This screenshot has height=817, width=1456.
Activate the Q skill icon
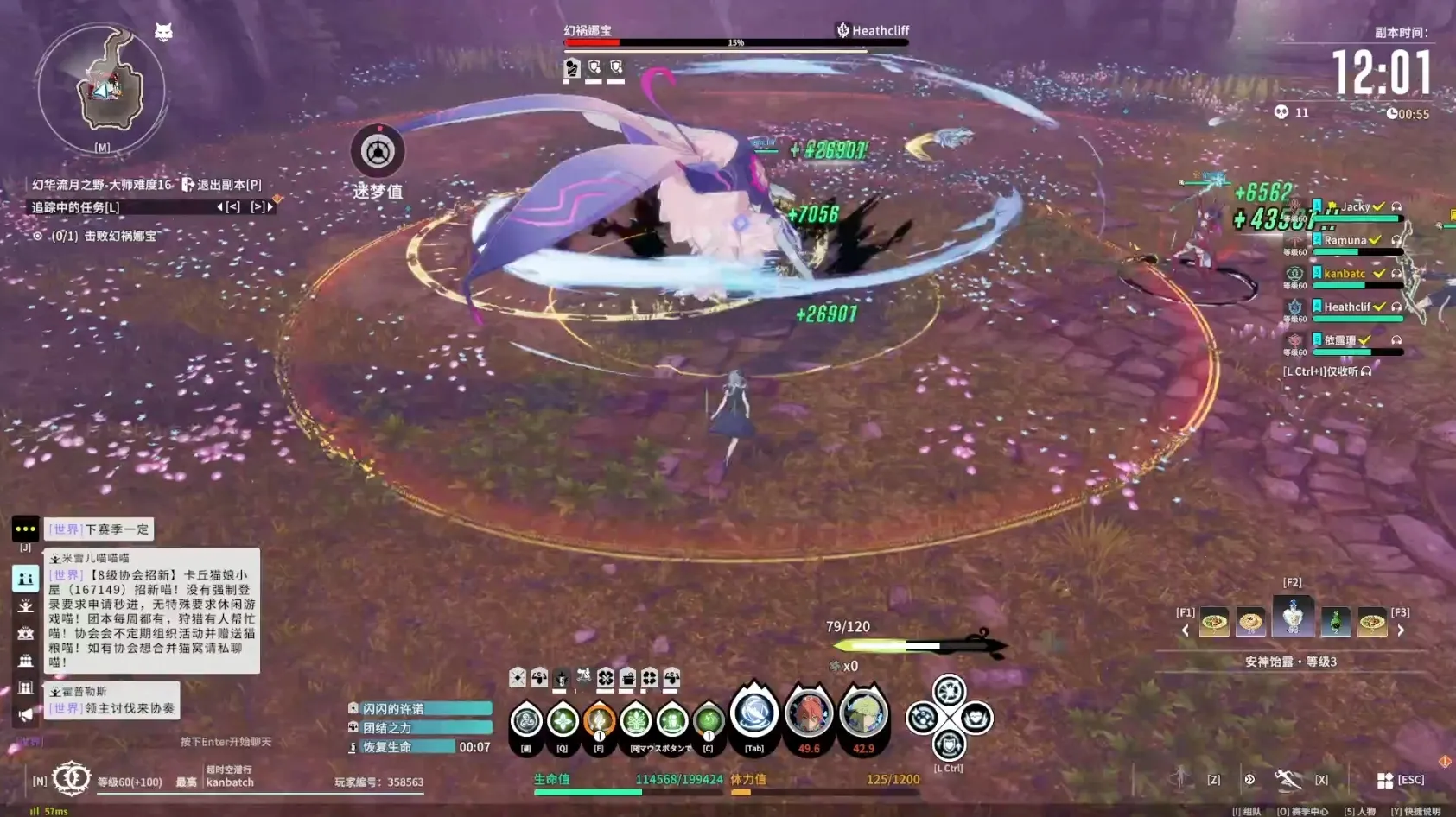[x=563, y=720]
